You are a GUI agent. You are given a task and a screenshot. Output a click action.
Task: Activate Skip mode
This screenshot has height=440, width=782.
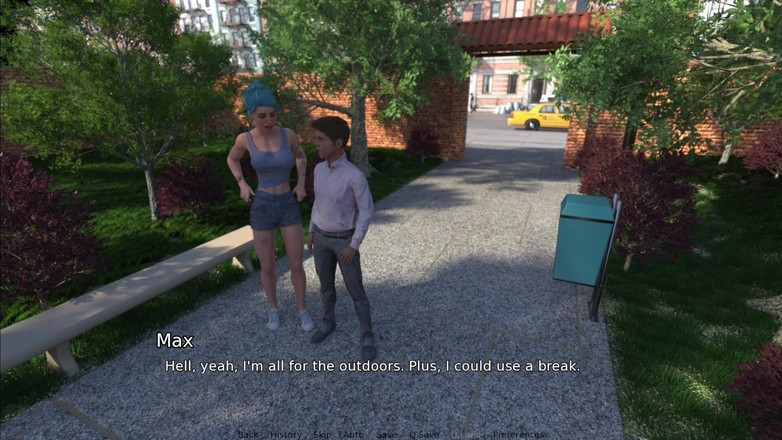(322, 435)
